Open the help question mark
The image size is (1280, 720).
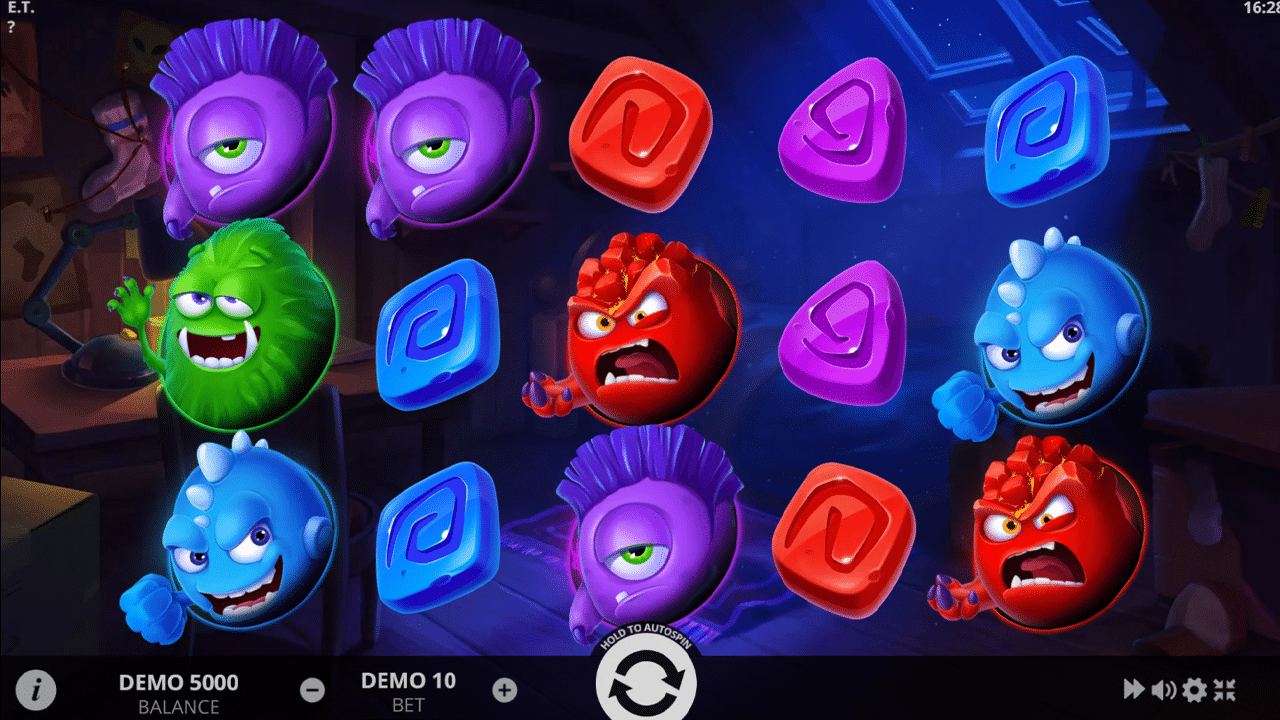11,27
